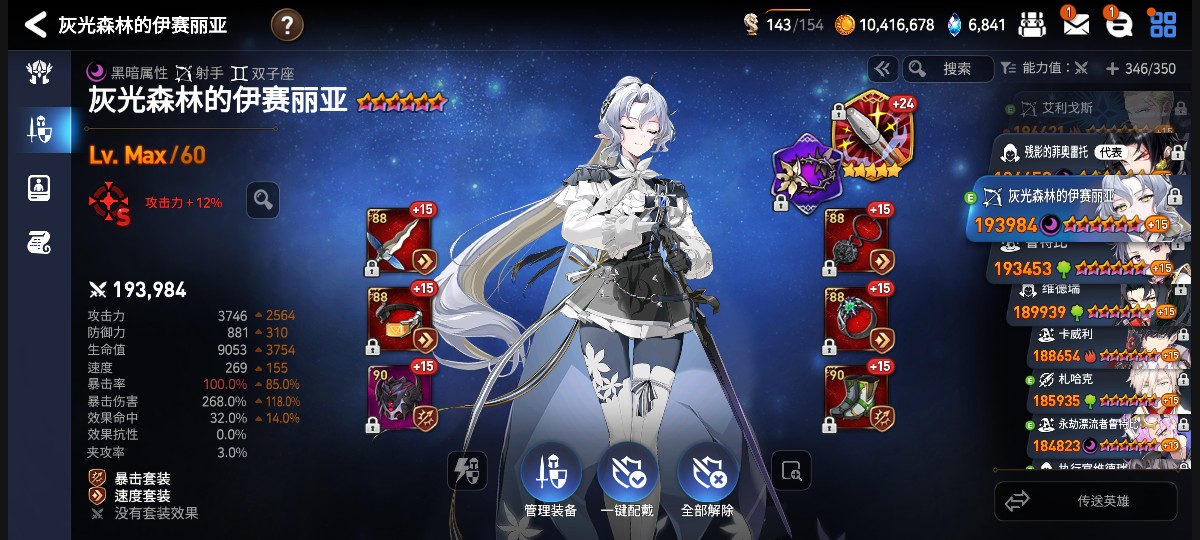Select the equipped green boots slot
The image size is (1200, 540).
click(x=857, y=396)
